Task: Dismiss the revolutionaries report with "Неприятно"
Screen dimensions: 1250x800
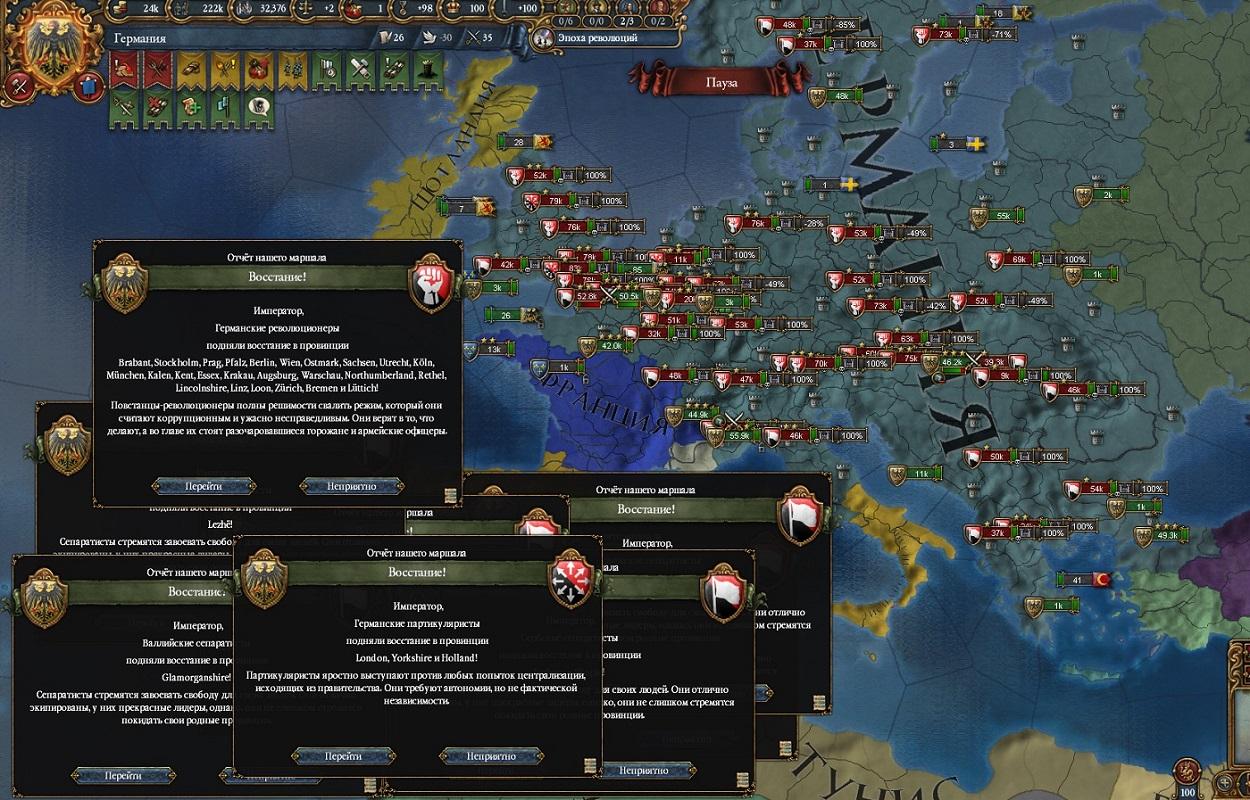Action: tap(351, 486)
